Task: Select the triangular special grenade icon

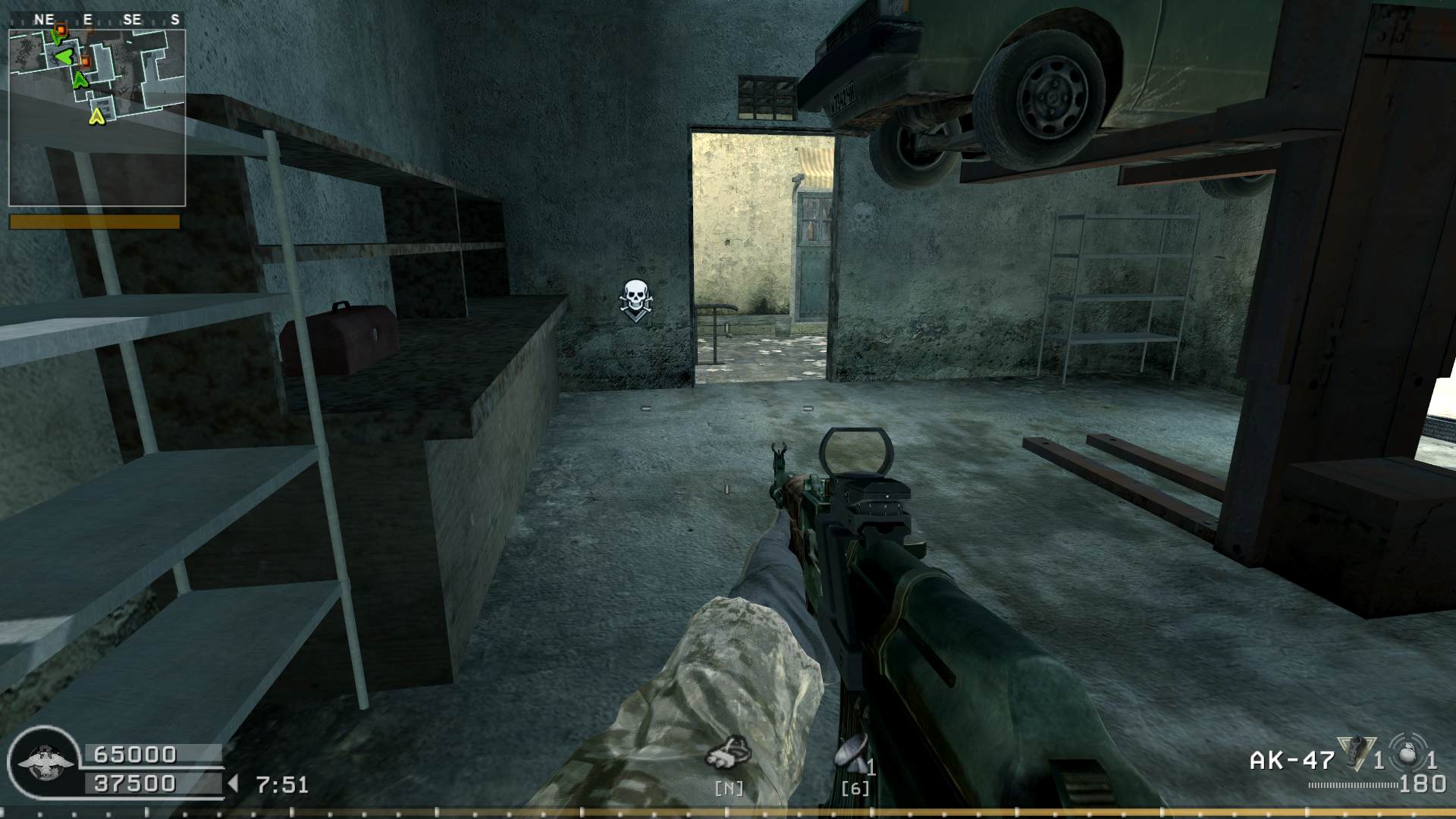Action: [x=1356, y=754]
